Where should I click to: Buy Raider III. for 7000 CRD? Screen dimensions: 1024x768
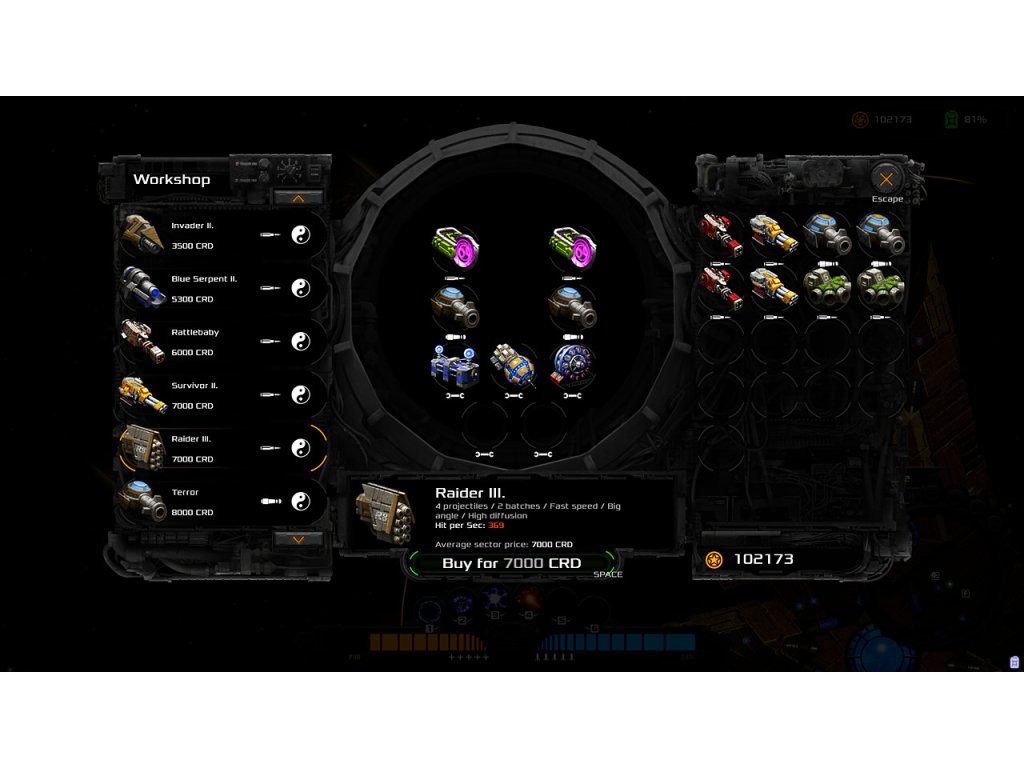(511, 564)
